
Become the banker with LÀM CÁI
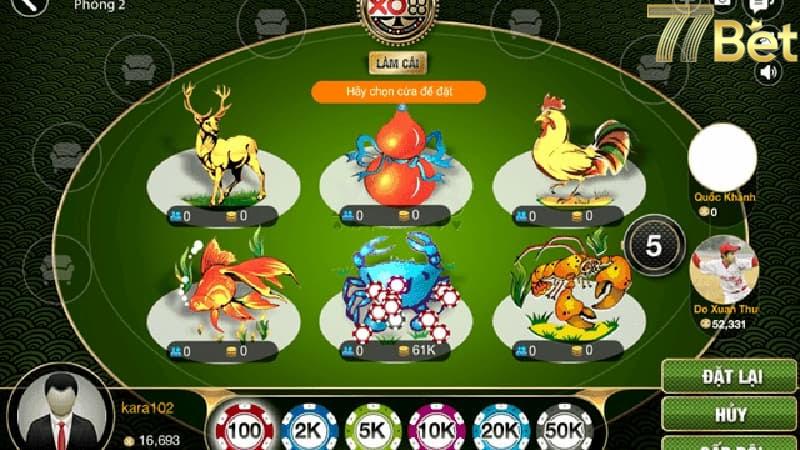click(x=398, y=63)
